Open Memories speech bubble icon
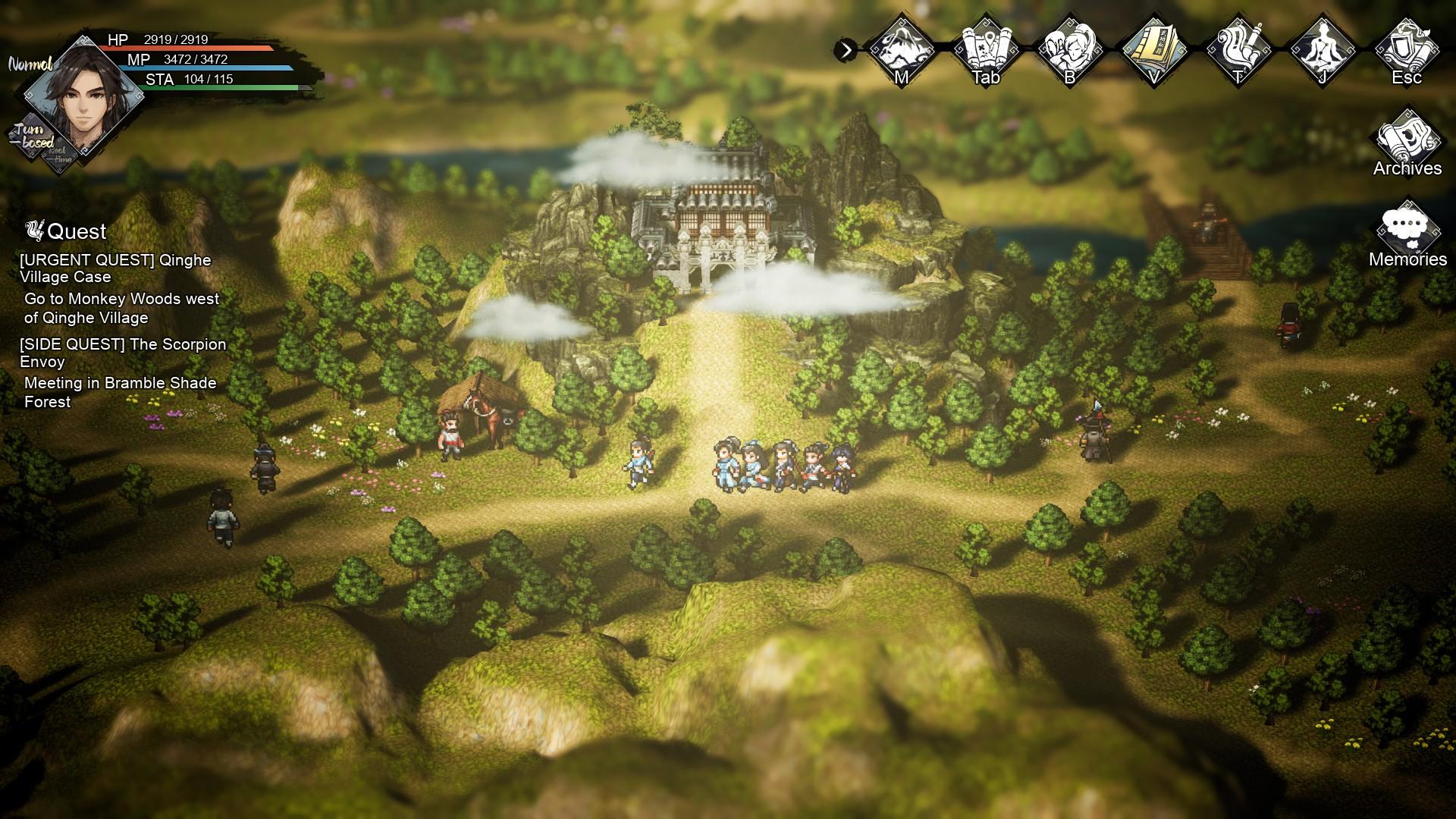Viewport: 1456px width, 819px height. click(x=1407, y=231)
